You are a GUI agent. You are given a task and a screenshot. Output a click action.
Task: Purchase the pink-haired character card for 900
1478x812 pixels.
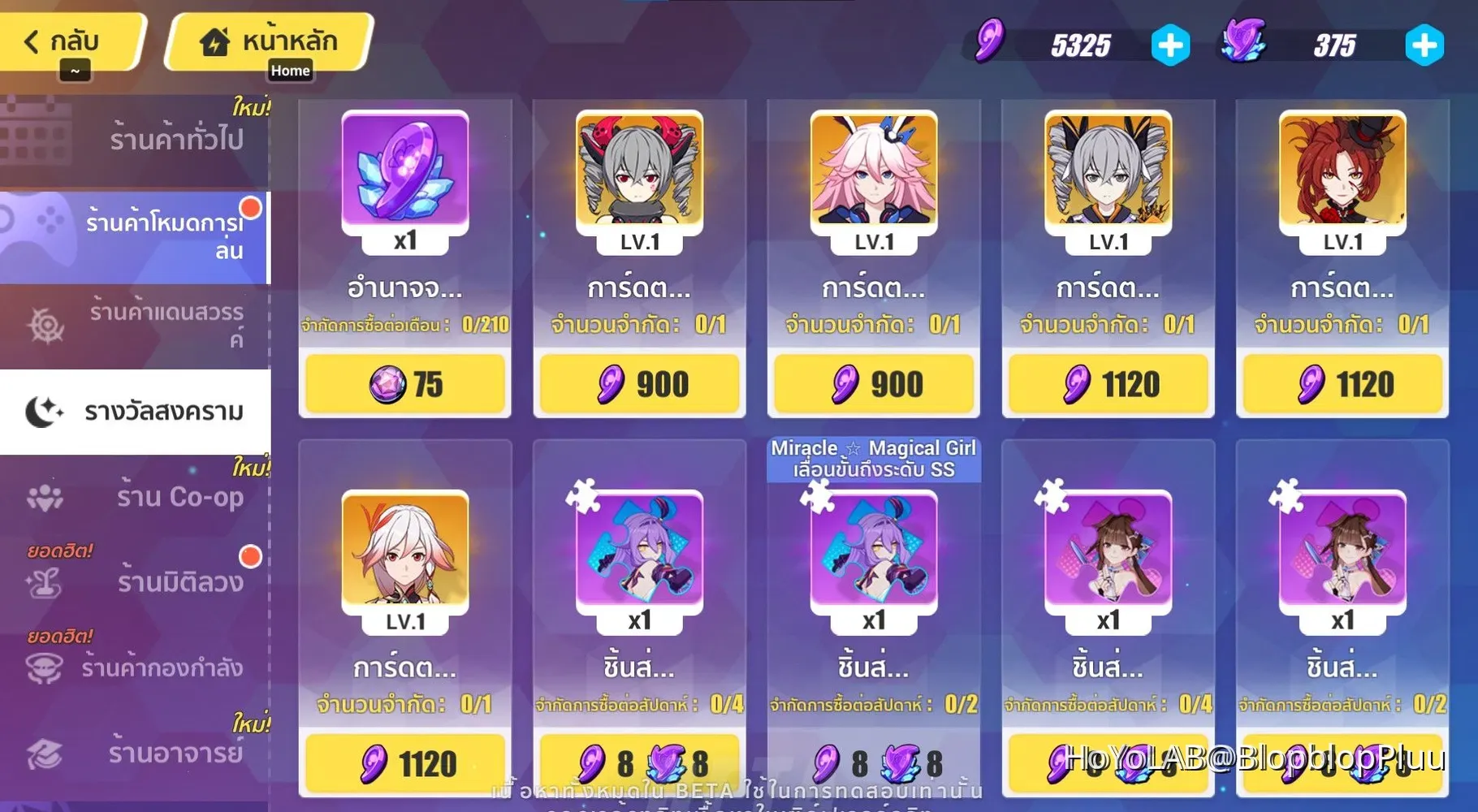(x=873, y=383)
